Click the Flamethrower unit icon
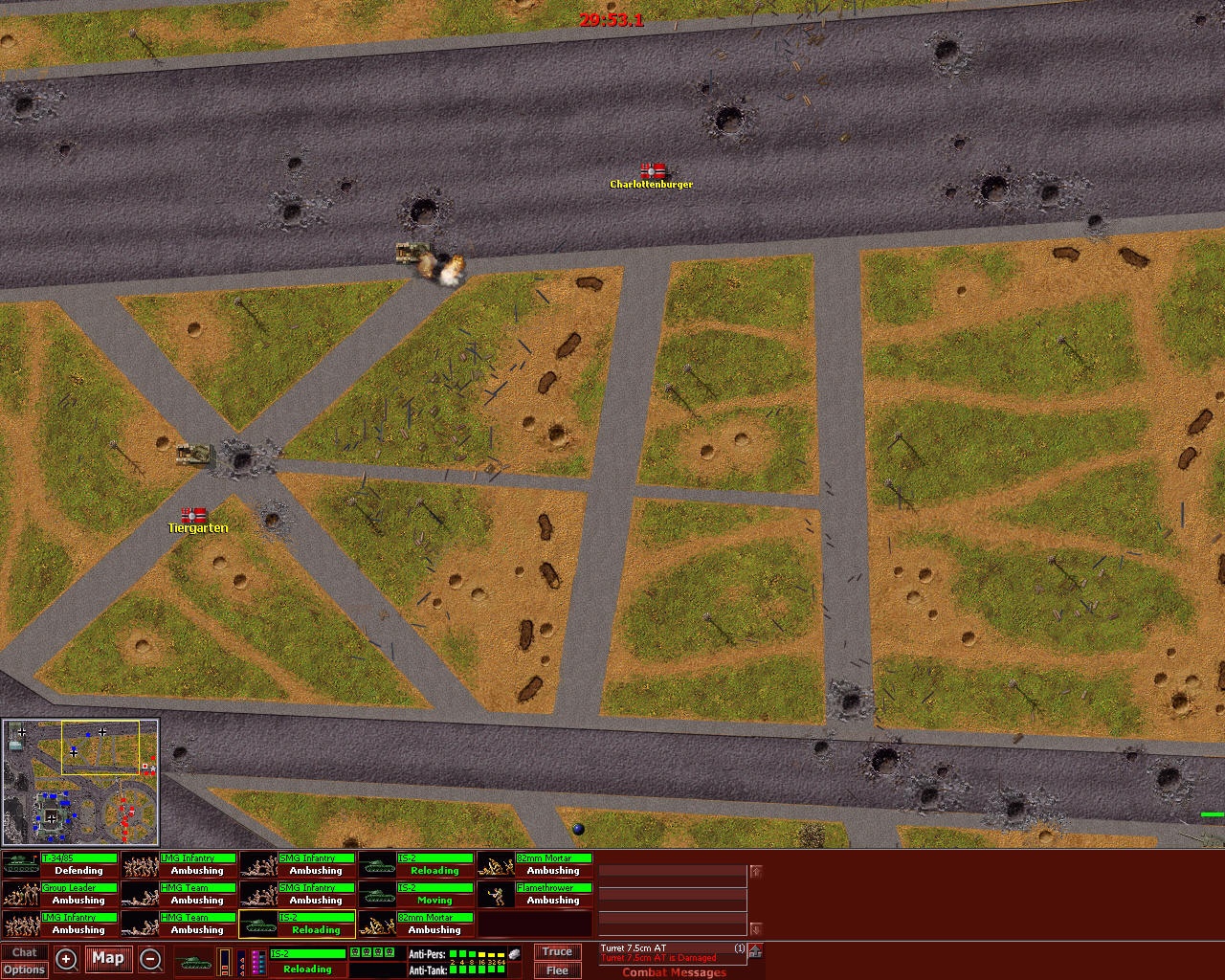Screen dimensions: 1225x980 click(498, 894)
